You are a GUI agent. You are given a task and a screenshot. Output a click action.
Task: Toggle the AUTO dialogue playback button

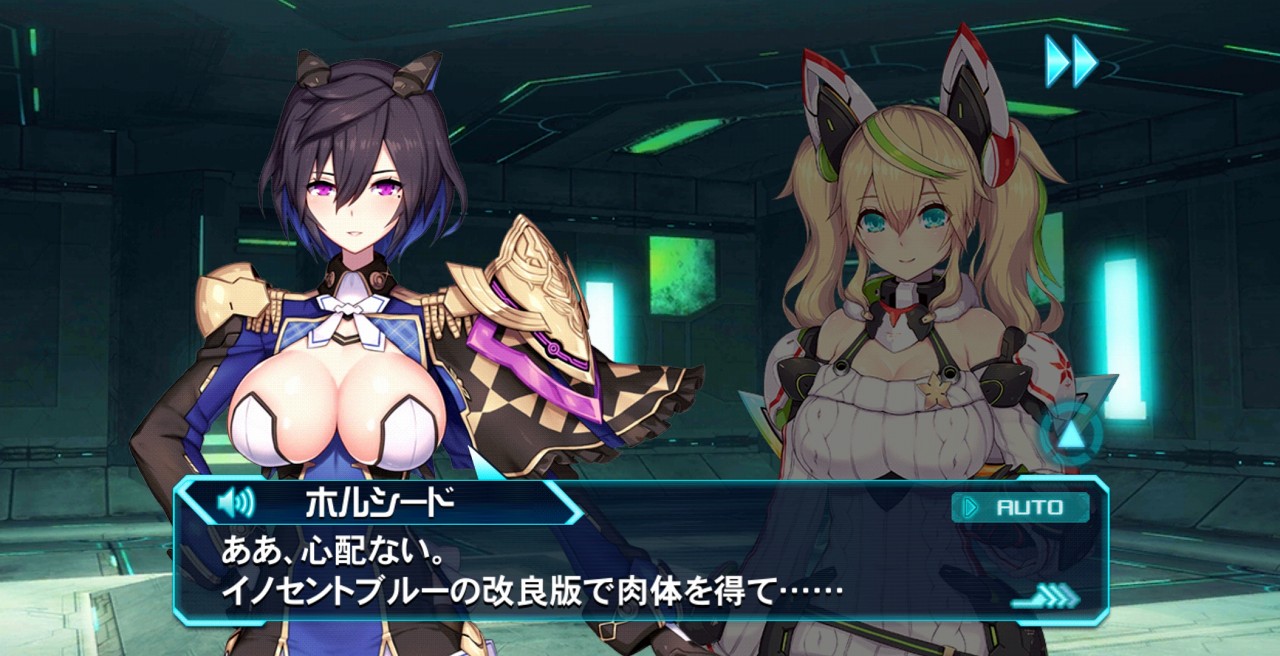(1021, 507)
